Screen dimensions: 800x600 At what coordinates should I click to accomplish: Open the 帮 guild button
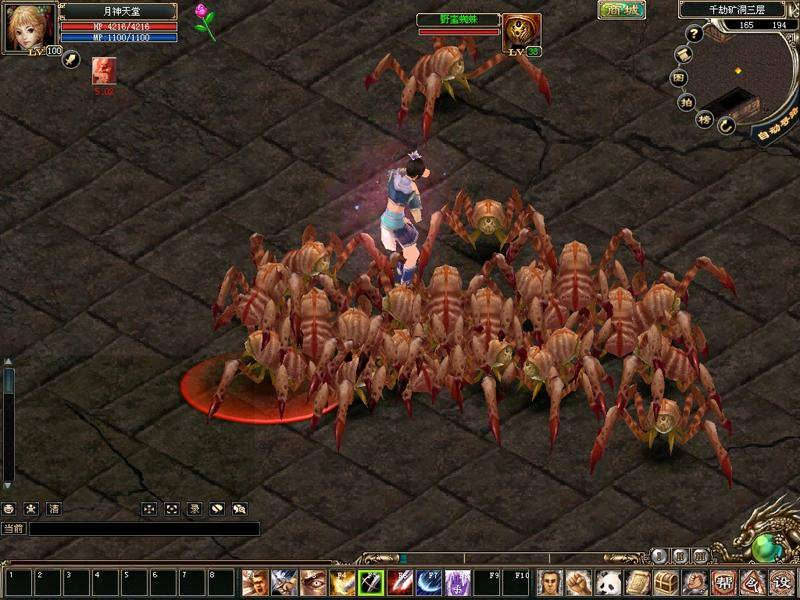tap(725, 582)
